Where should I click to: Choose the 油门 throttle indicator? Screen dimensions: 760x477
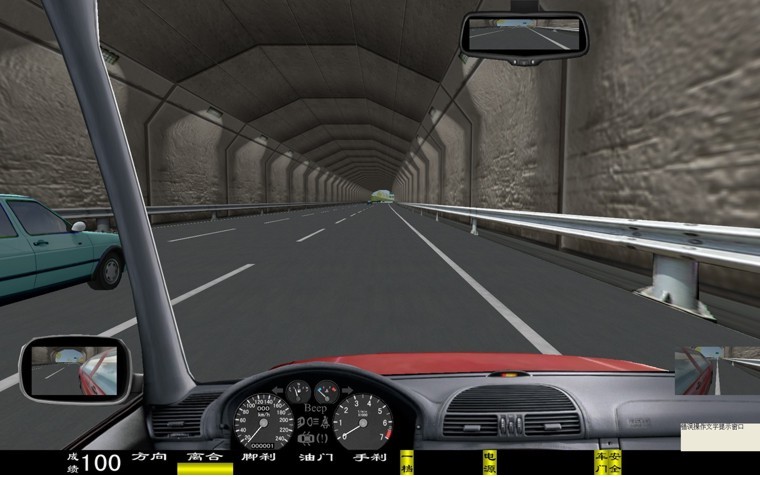(314, 458)
